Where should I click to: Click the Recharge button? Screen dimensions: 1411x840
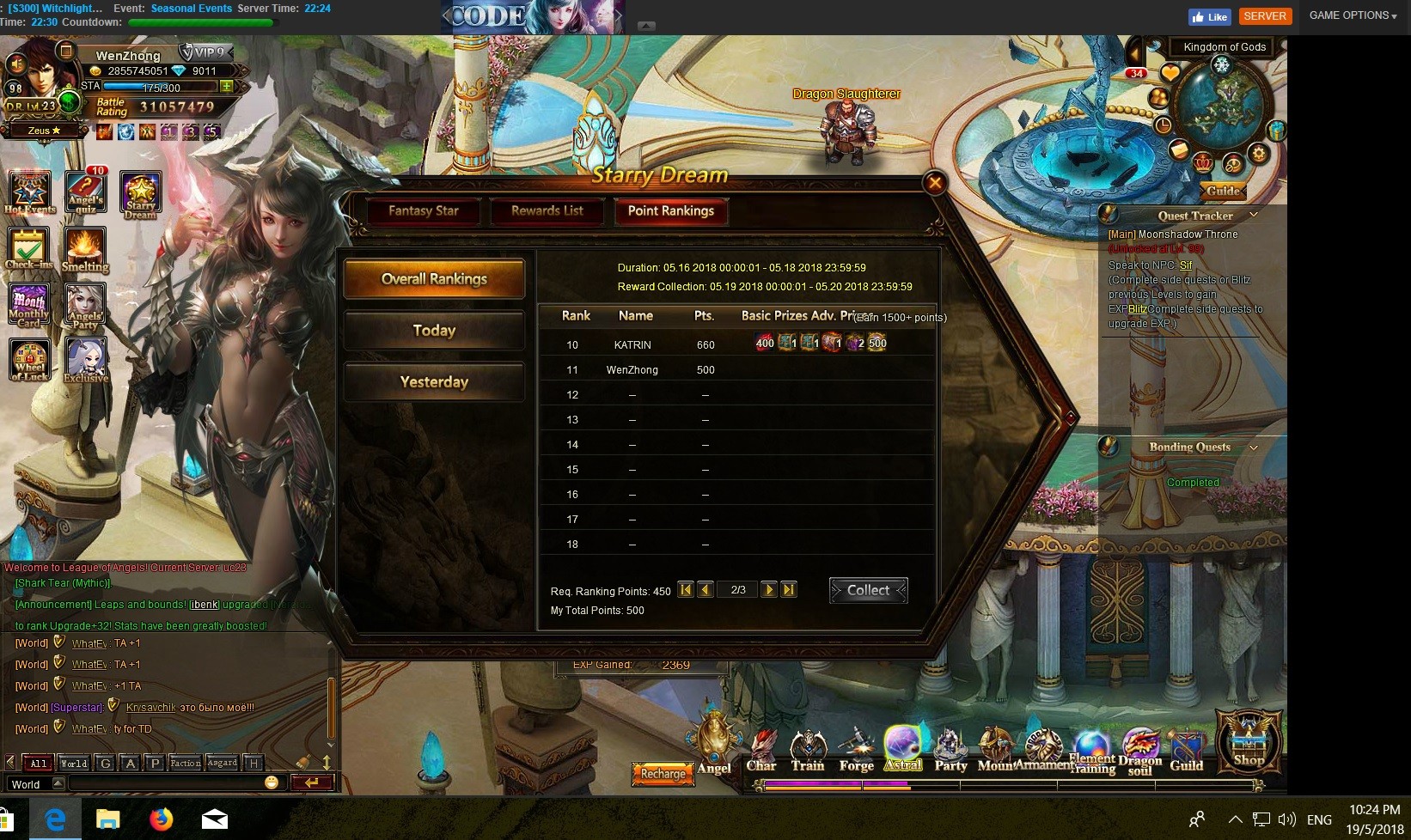click(663, 774)
